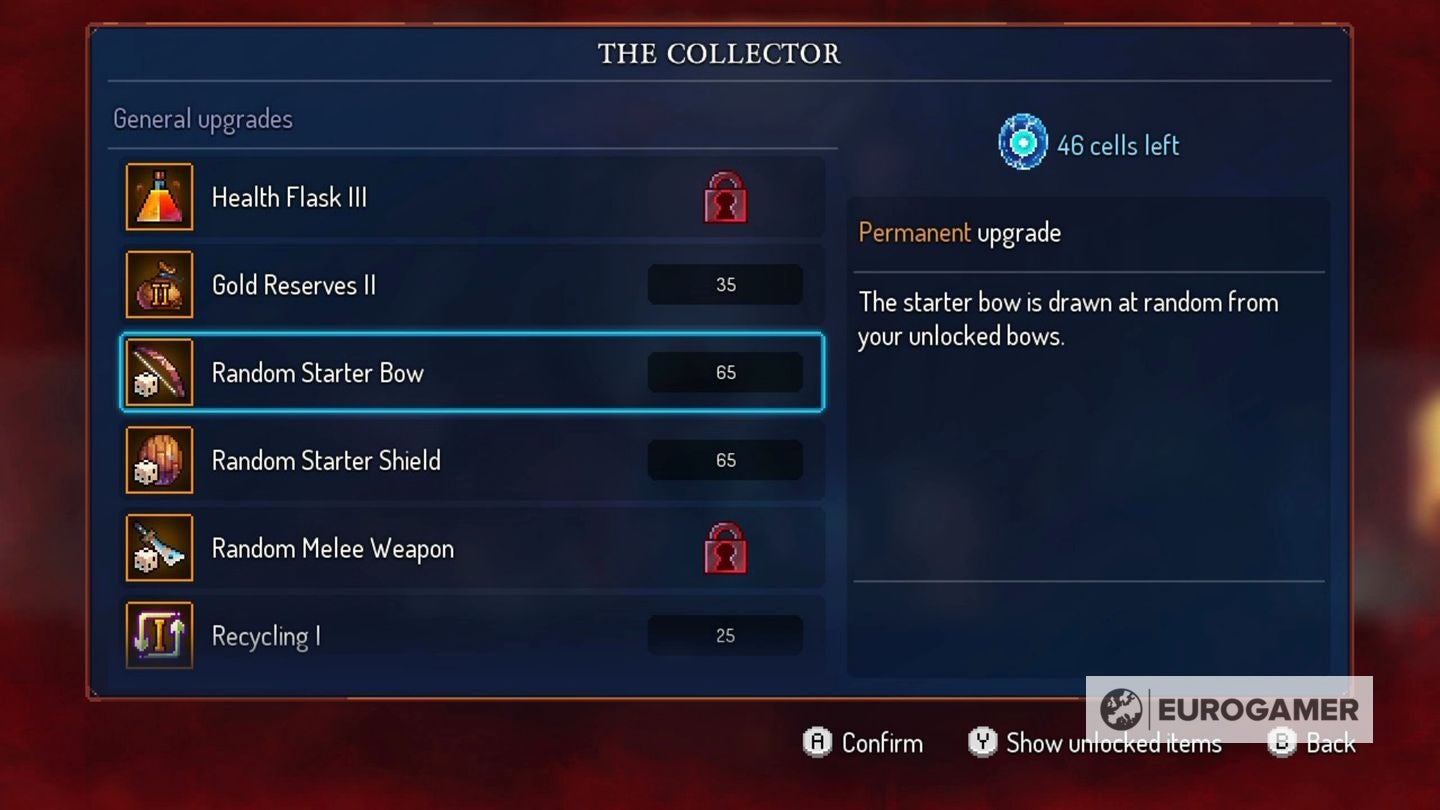The width and height of the screenshot is (1440, 810).
Task: Click the Random Starter Shield icon
Action: pyautogui.click(x=159, y=461)
